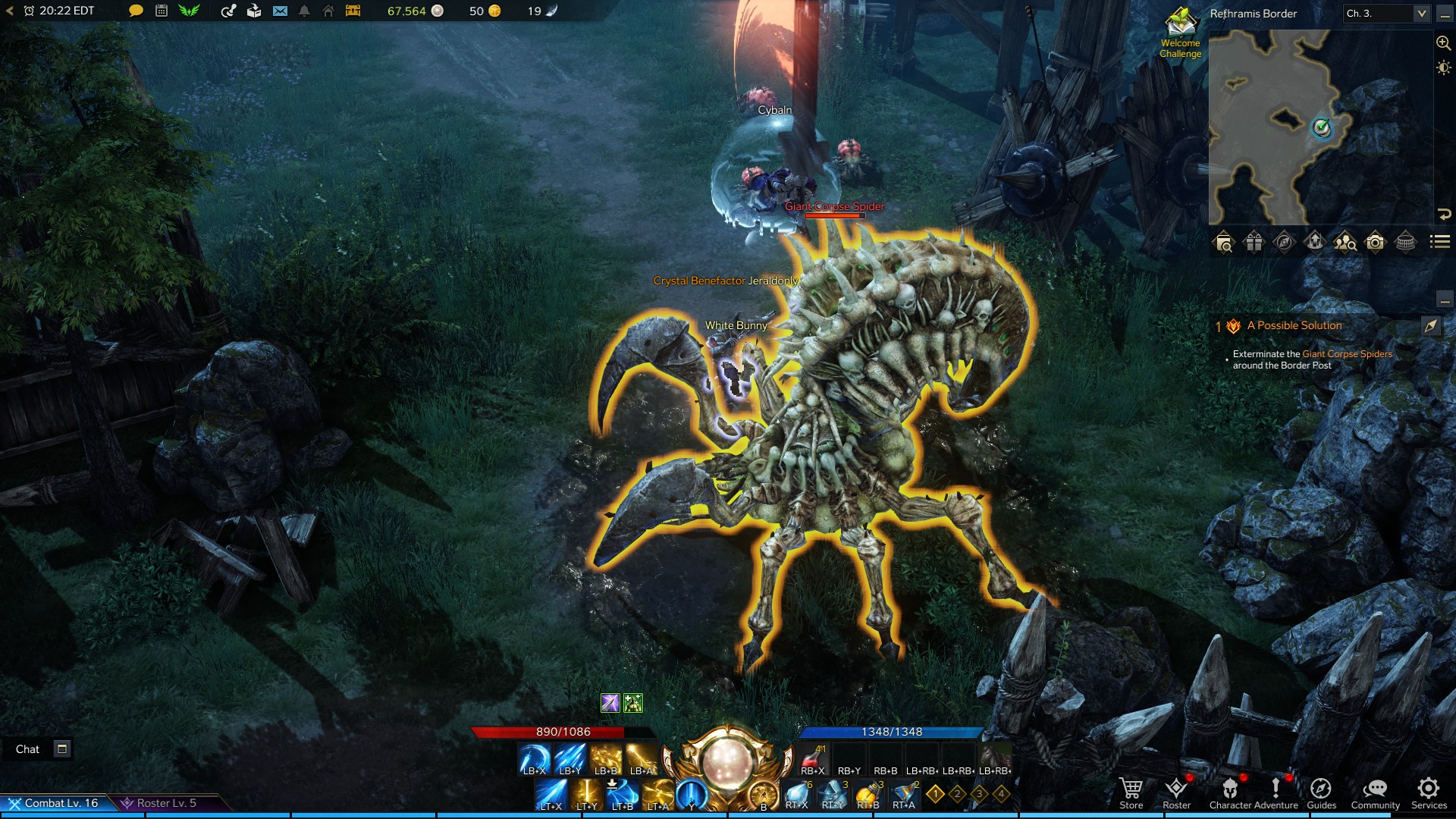Click the Giant Corpse Spiders quest link
Viewport: 1456px width, 819px height.
pyautogui.click(x=1347, y=353)
